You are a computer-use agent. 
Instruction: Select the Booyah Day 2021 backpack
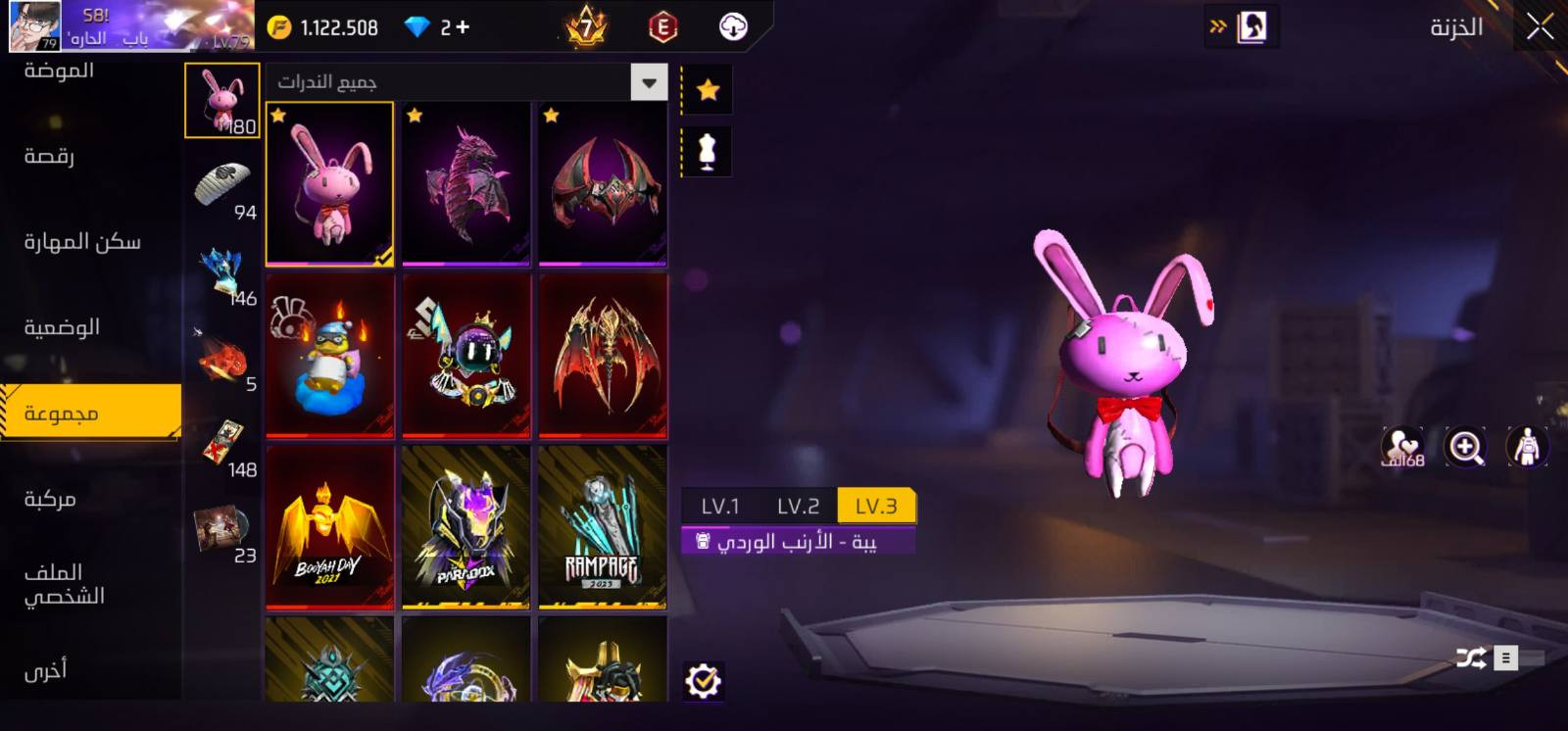(x=329, y=527)
